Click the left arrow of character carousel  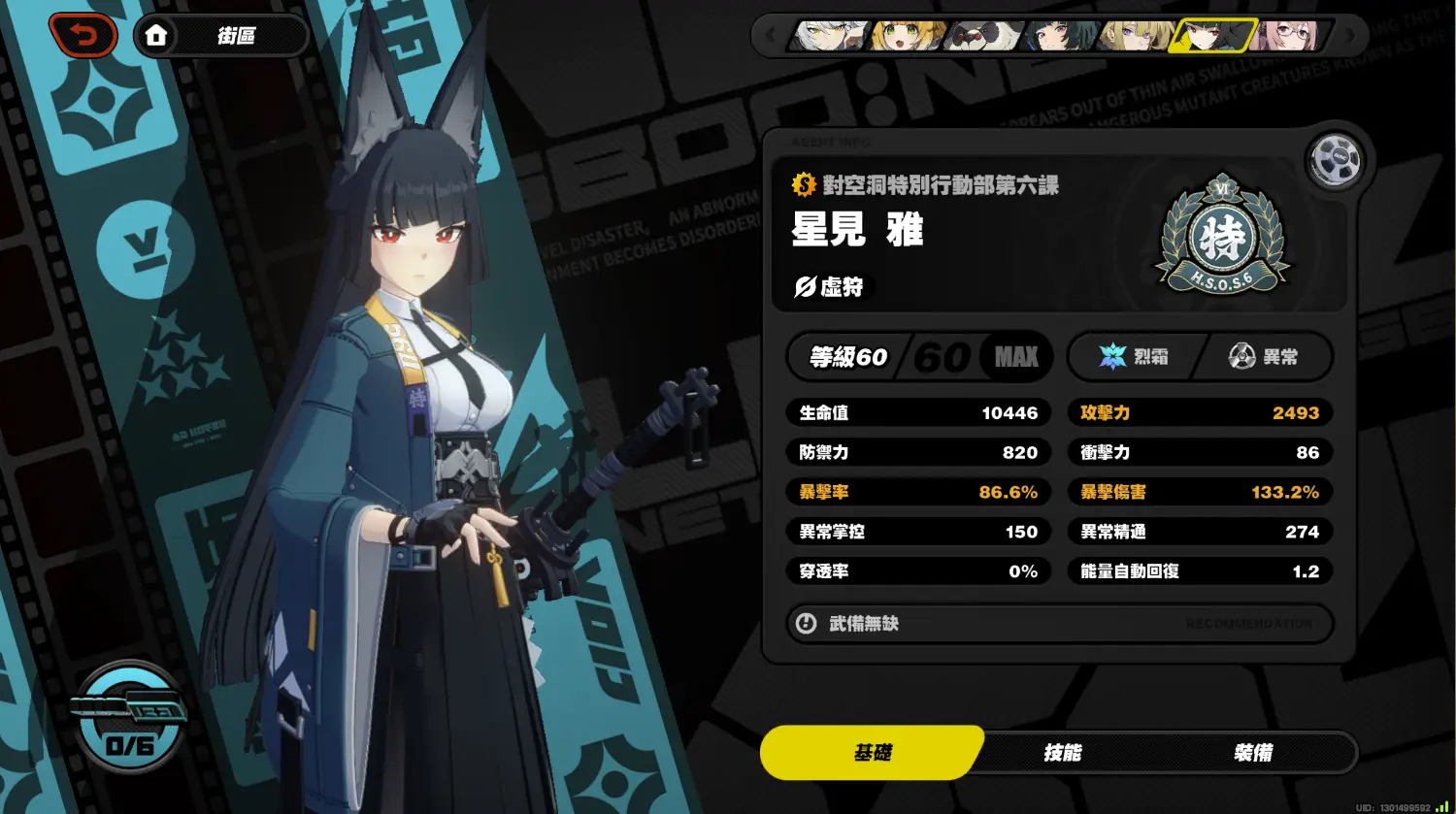pos(771,36)
